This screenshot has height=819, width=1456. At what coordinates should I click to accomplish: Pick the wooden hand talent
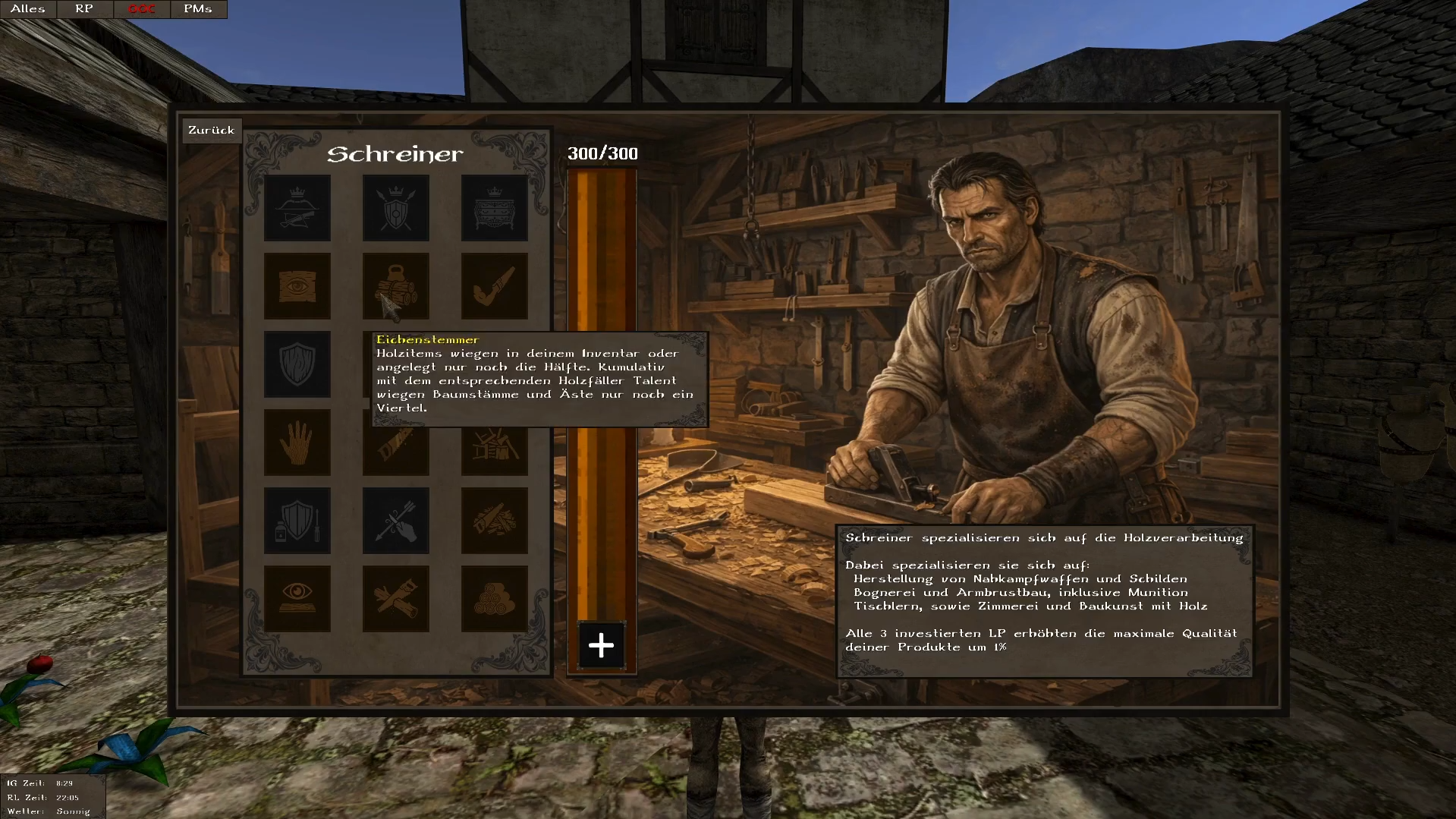[x=297, y=443]
